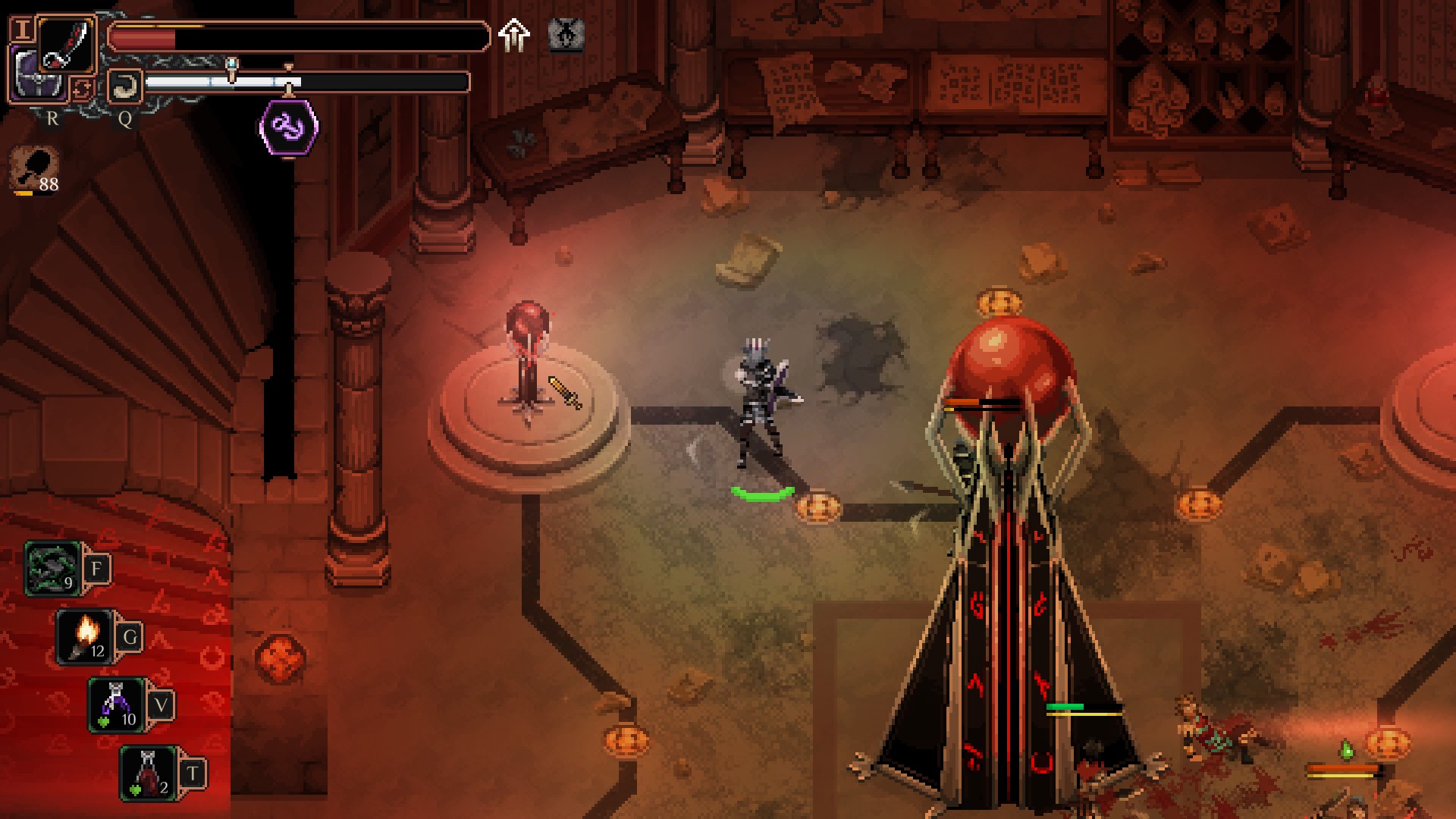This screenshot has height=819, width=1456.
Task: Click the grey creature status icon
Action: pyautogui.click(x=566, y=35)
